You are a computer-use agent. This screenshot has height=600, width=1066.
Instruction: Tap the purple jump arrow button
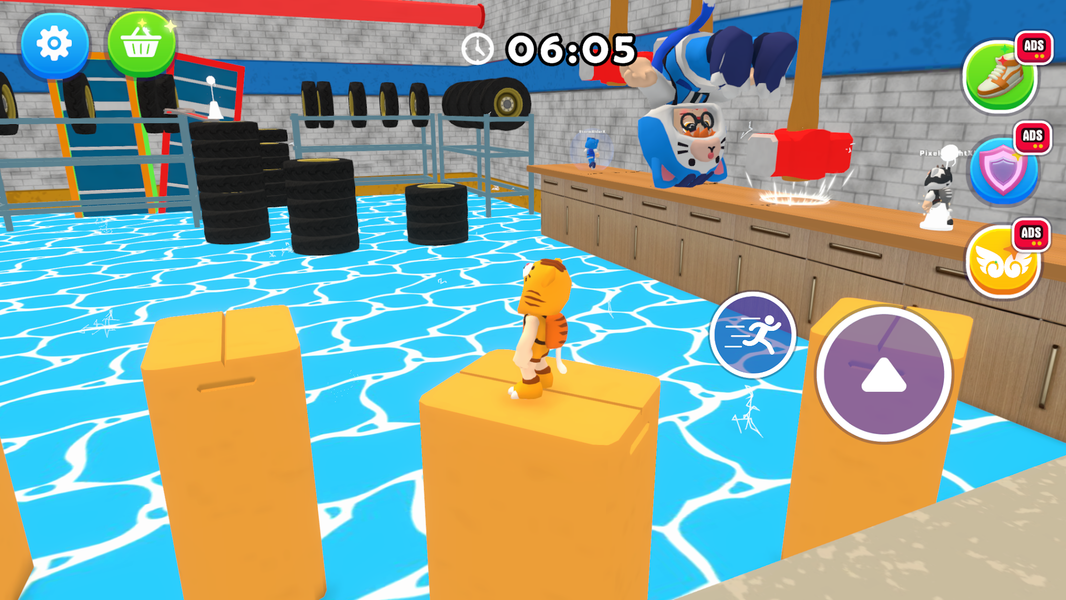coord(883,374)
